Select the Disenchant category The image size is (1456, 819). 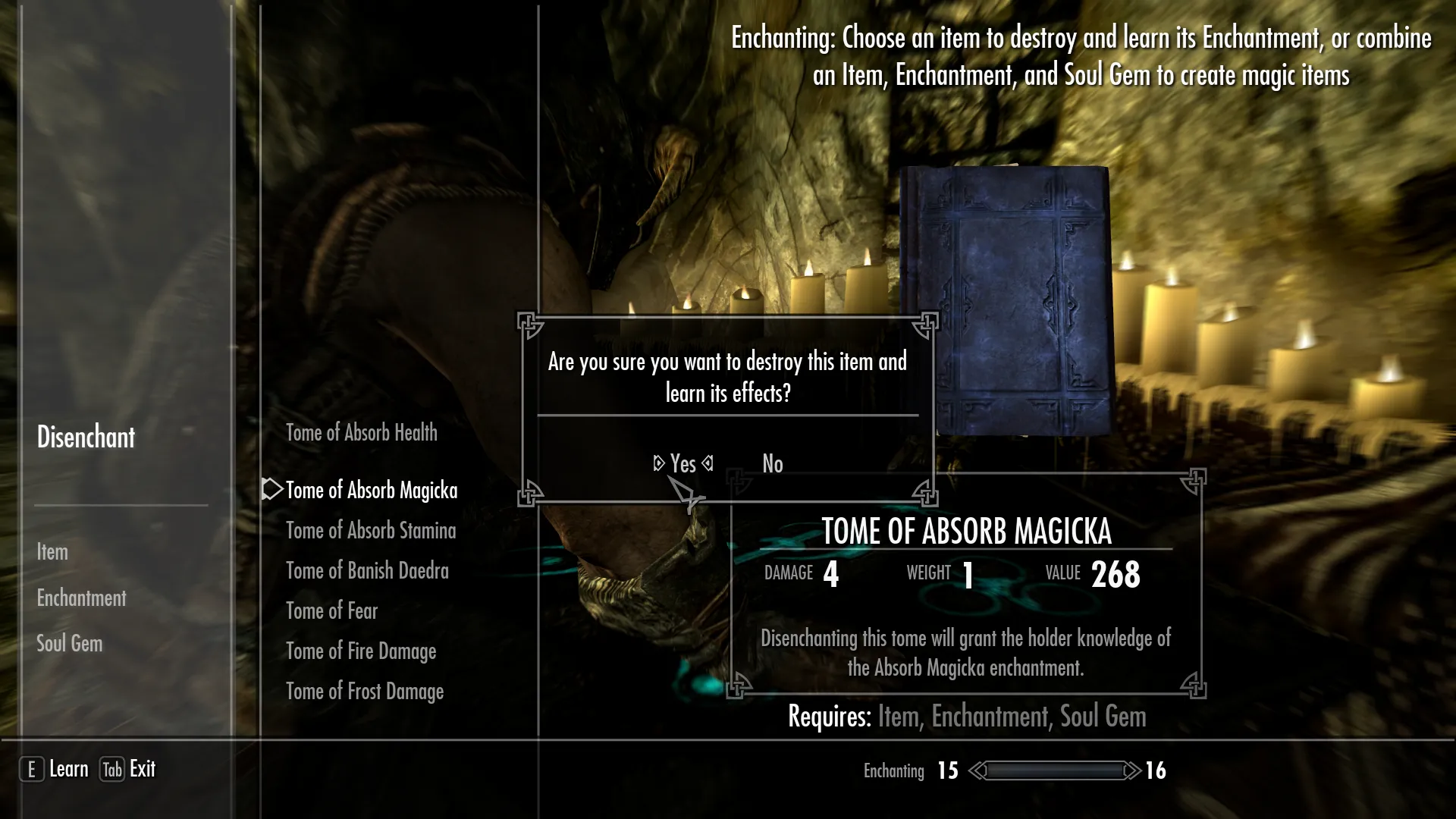click(x=86, y=437)
